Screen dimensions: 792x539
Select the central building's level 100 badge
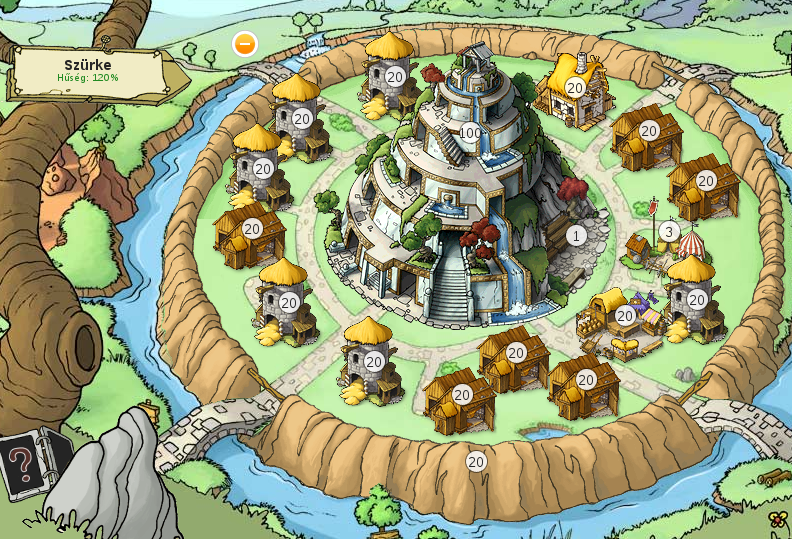tap(471, 133)
